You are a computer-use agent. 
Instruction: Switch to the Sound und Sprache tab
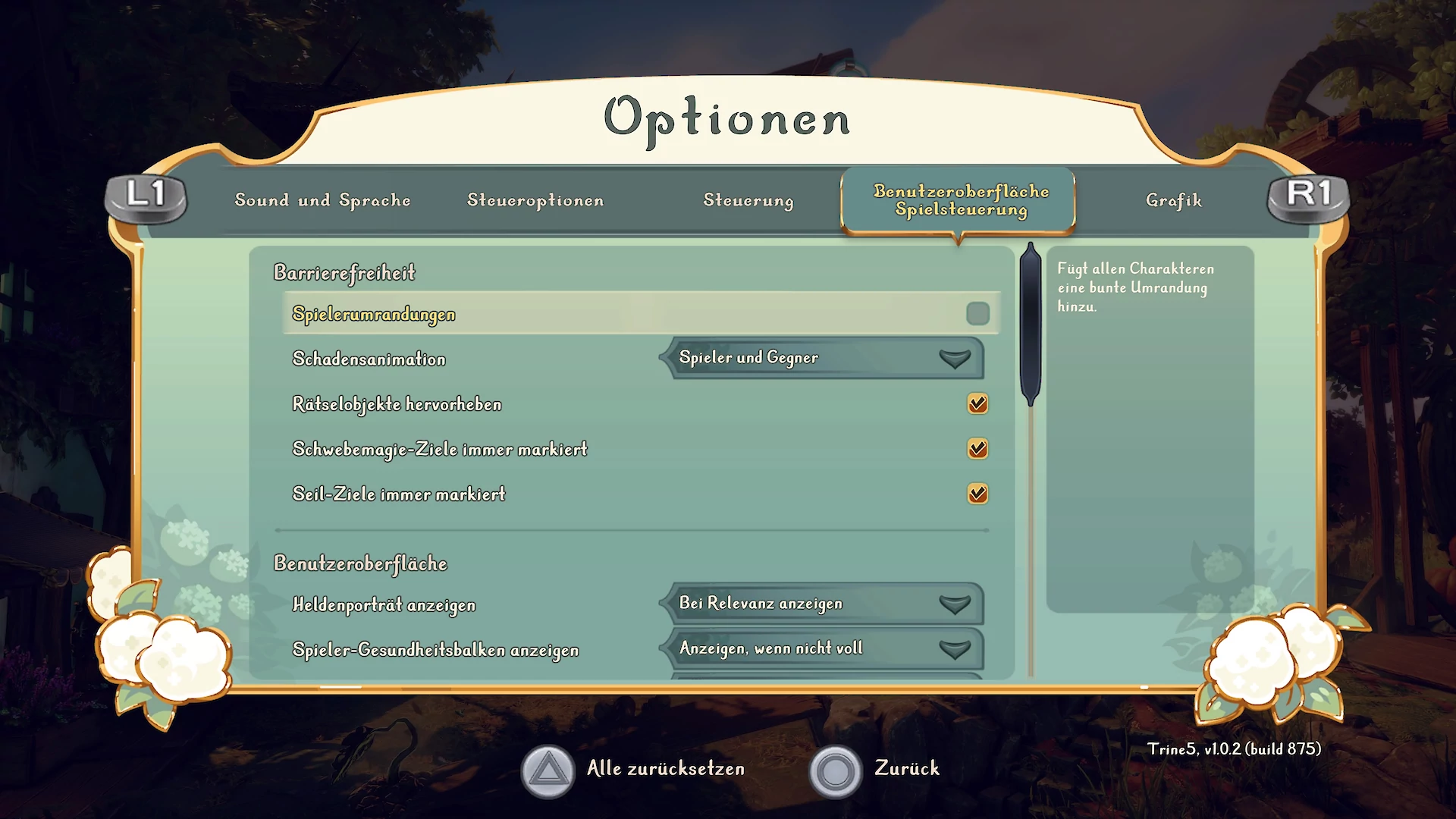pos(322,200)
